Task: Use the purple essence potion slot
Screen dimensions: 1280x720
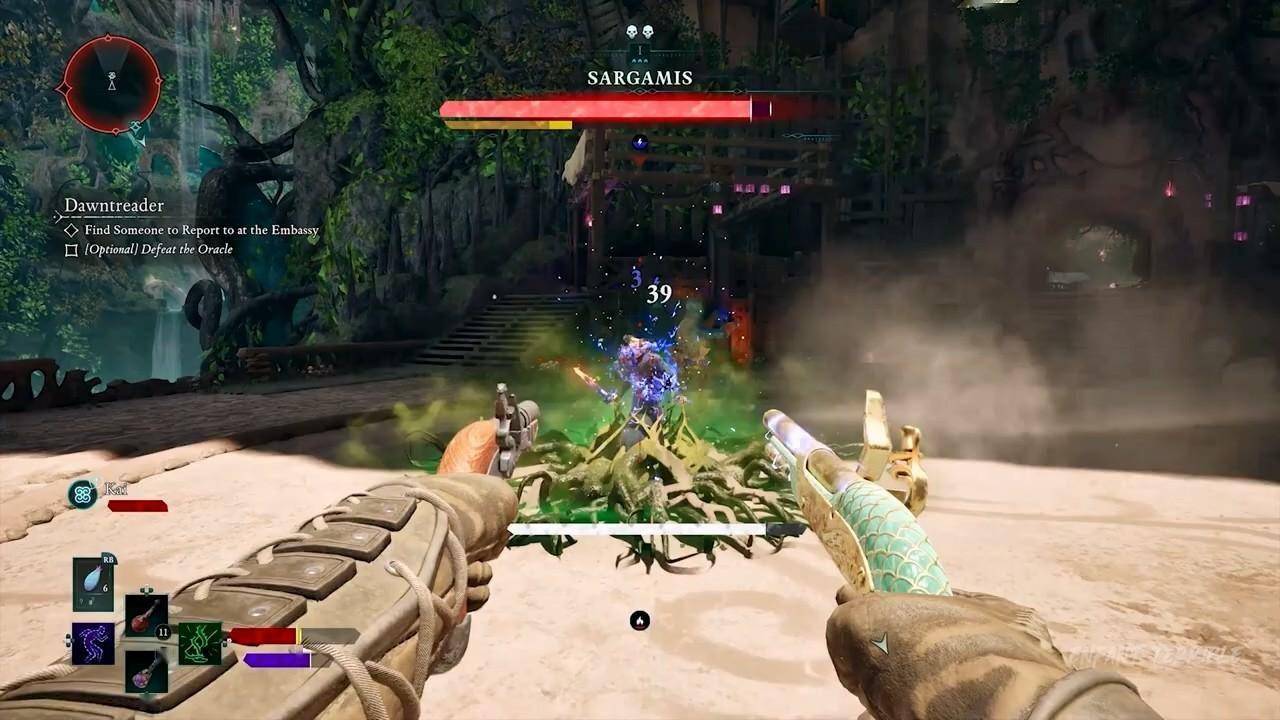Action: click(146, 670)
